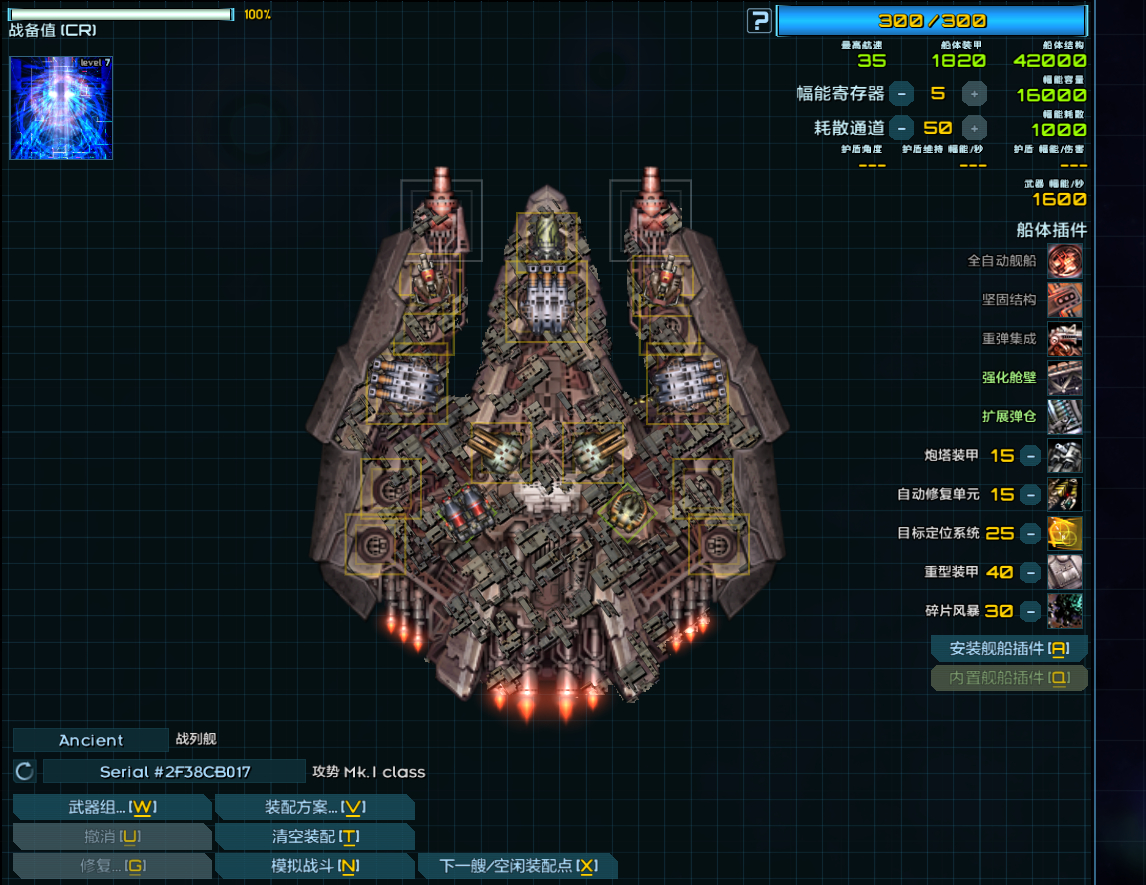This screenshot has height=885, width=1146.
Task: Decrease 幅能寄存器 capacitors with the minus button
Action: point(901,94)
